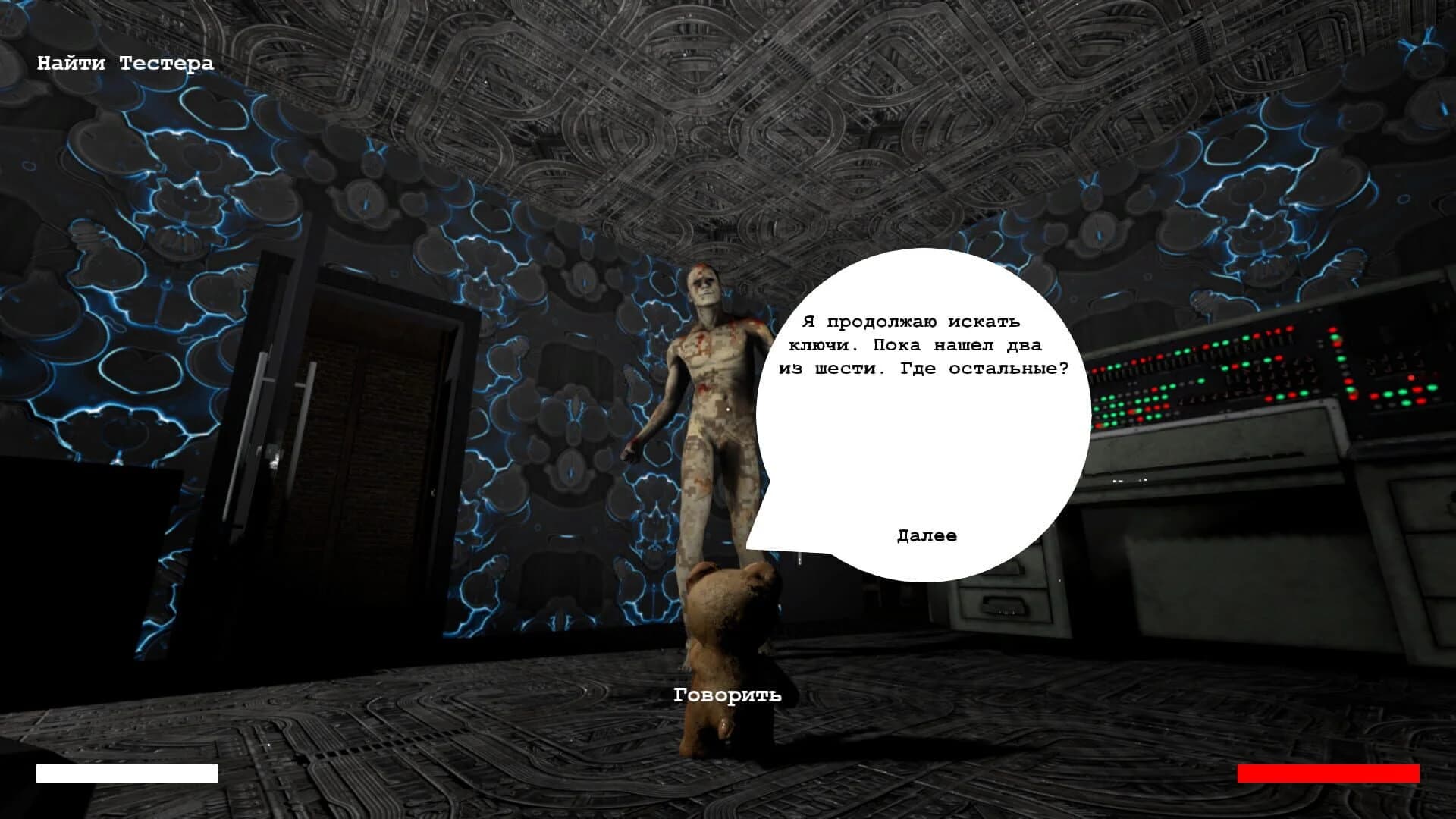Click the Далее option in the speech bubble
1456x819 pixels.
[927, 535]
